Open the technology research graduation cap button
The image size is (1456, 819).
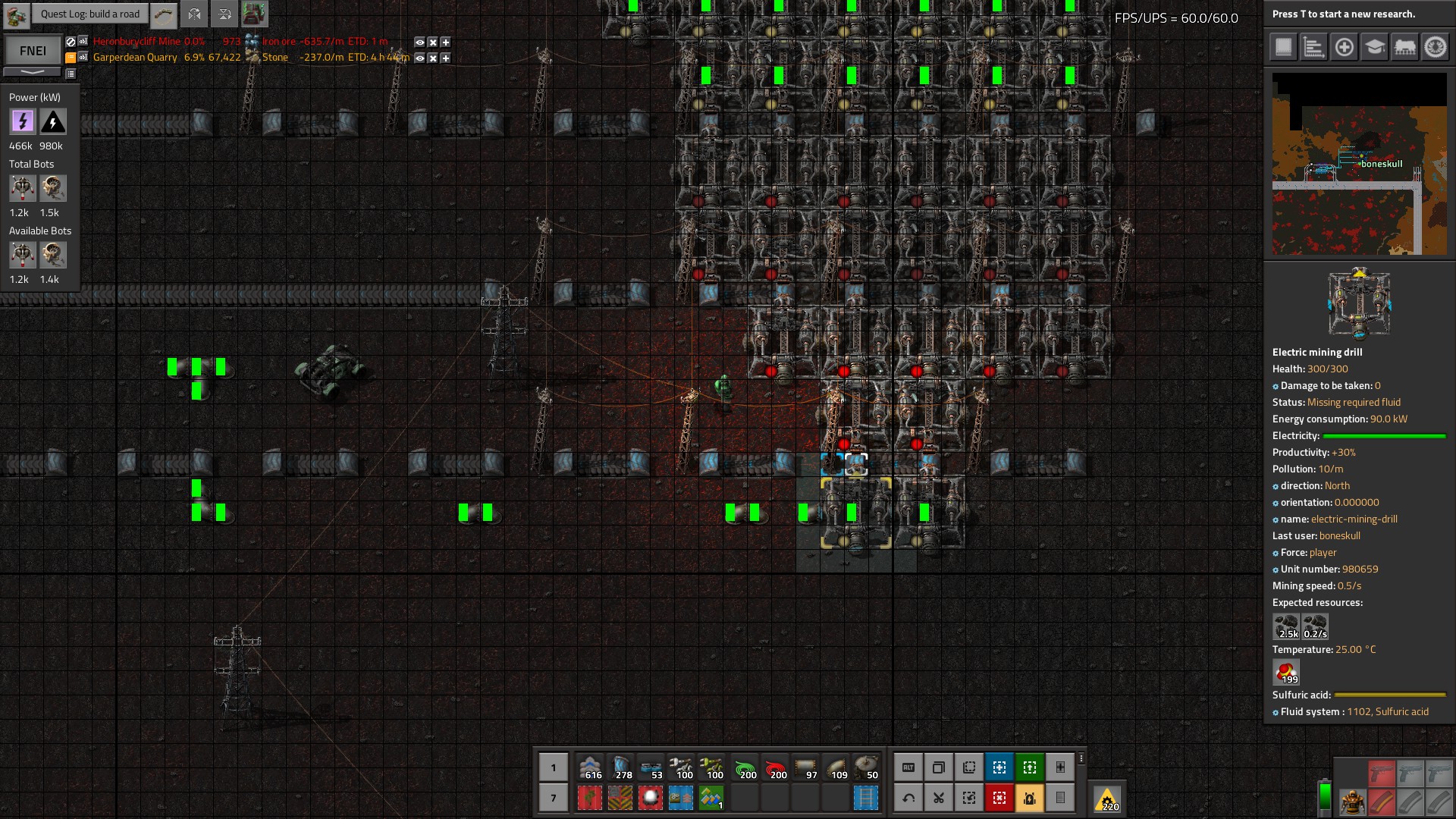(x=1374, y=47)
